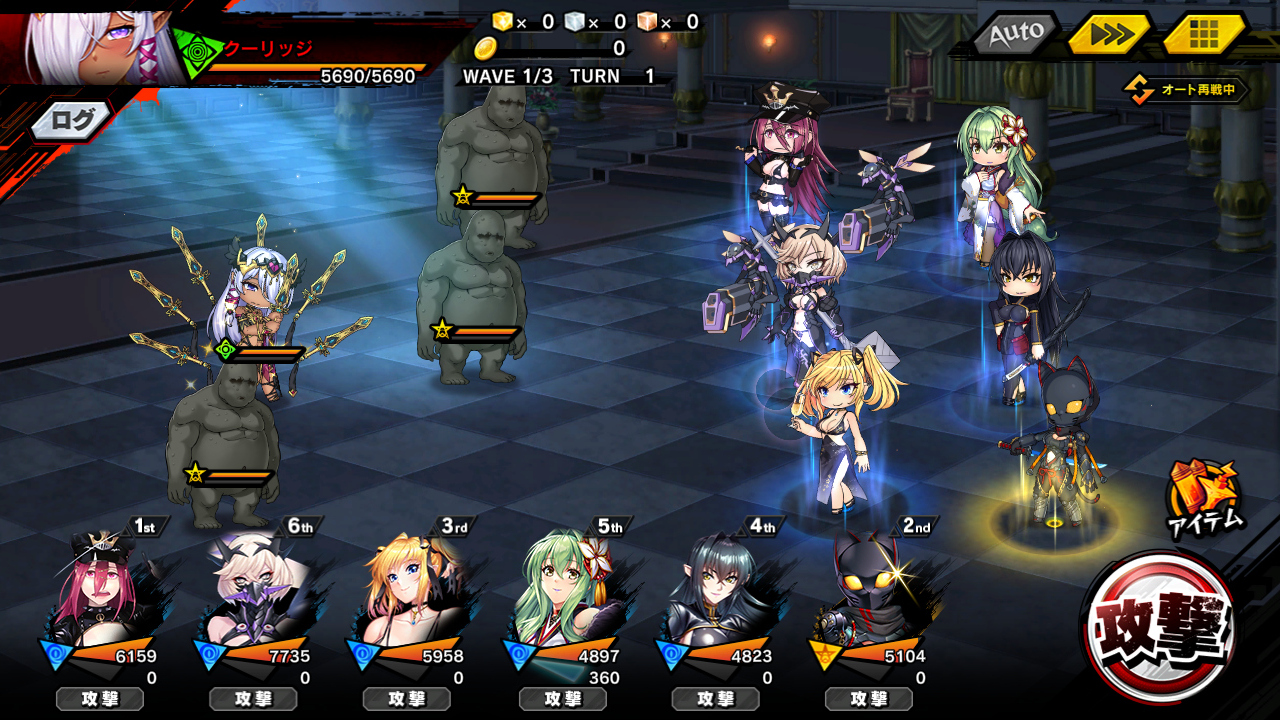This screenshot has height=720, width=1280.
Task: Open the アイテム item menu
Action: 1204,497
